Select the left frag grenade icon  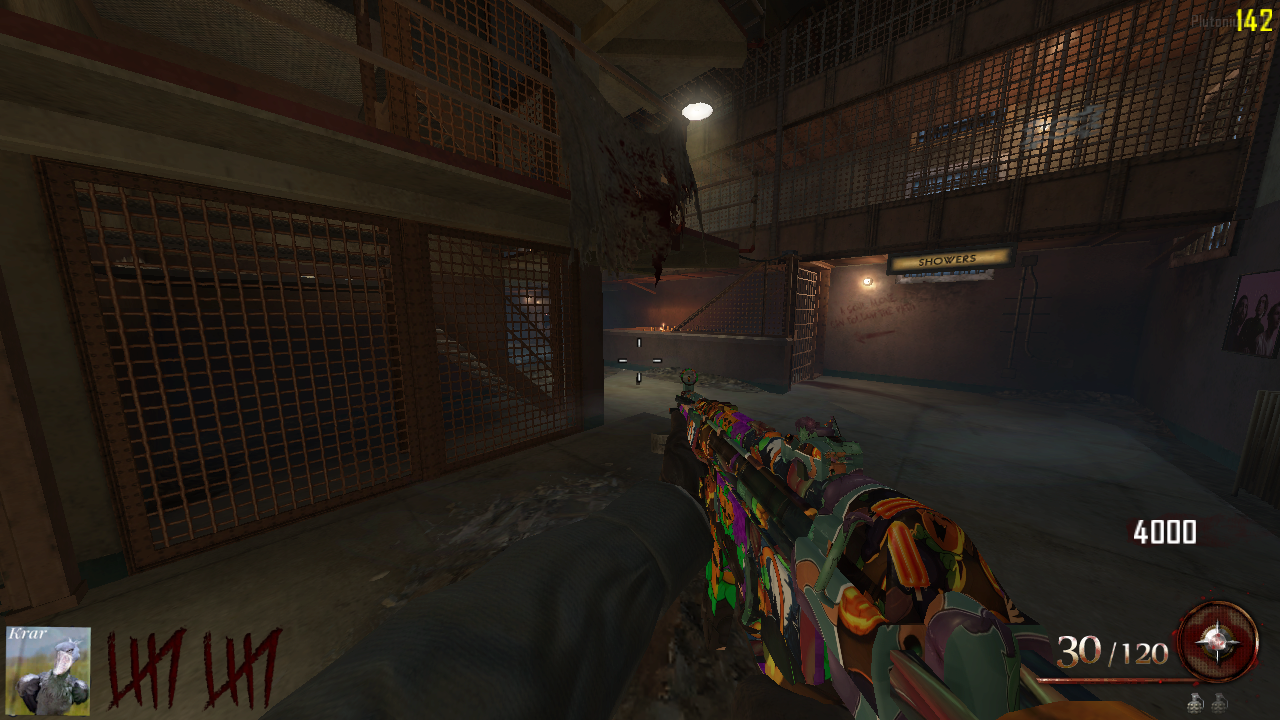pos(1196,703)
